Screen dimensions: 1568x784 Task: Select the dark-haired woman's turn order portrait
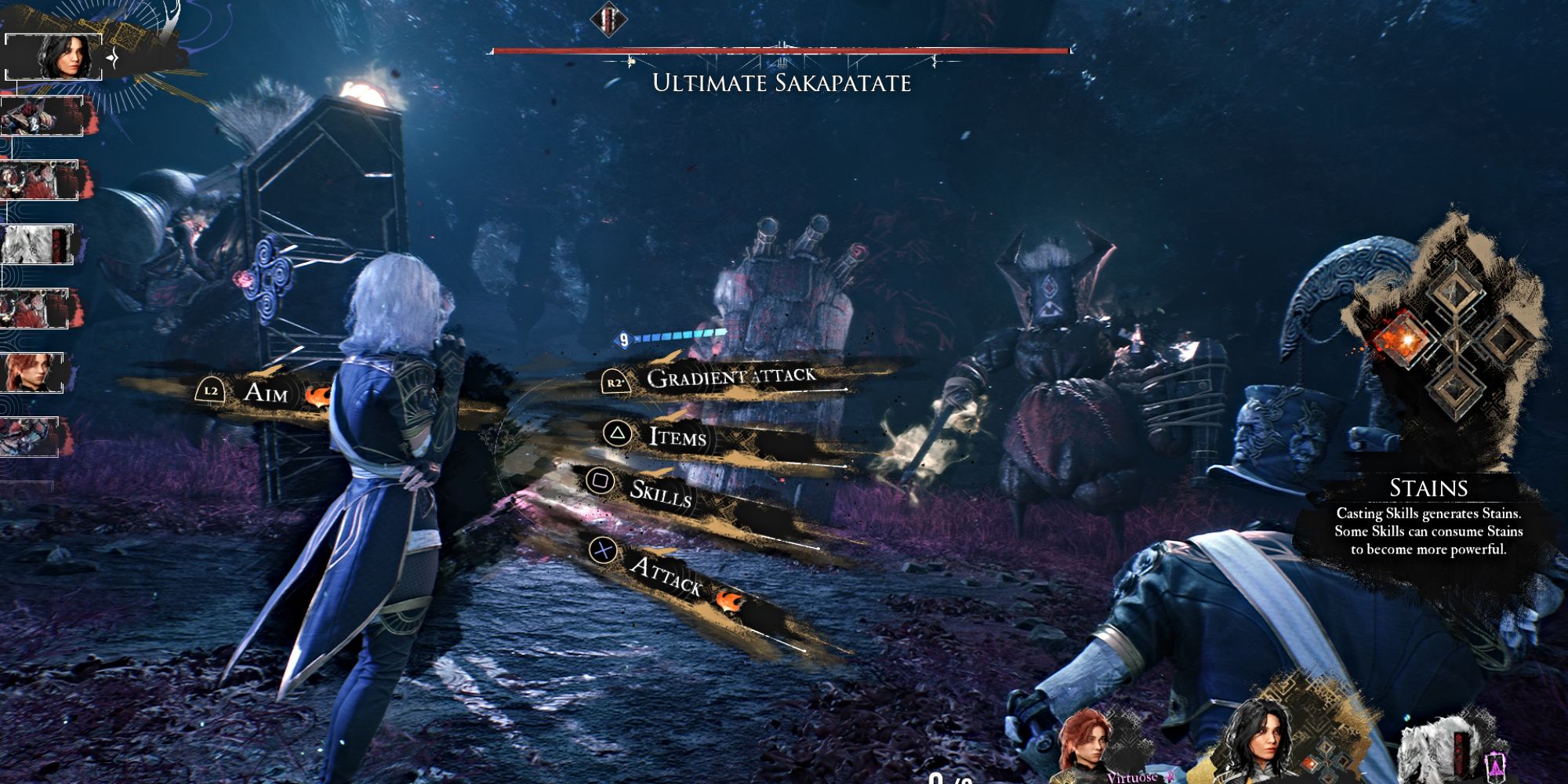point(55,56)
